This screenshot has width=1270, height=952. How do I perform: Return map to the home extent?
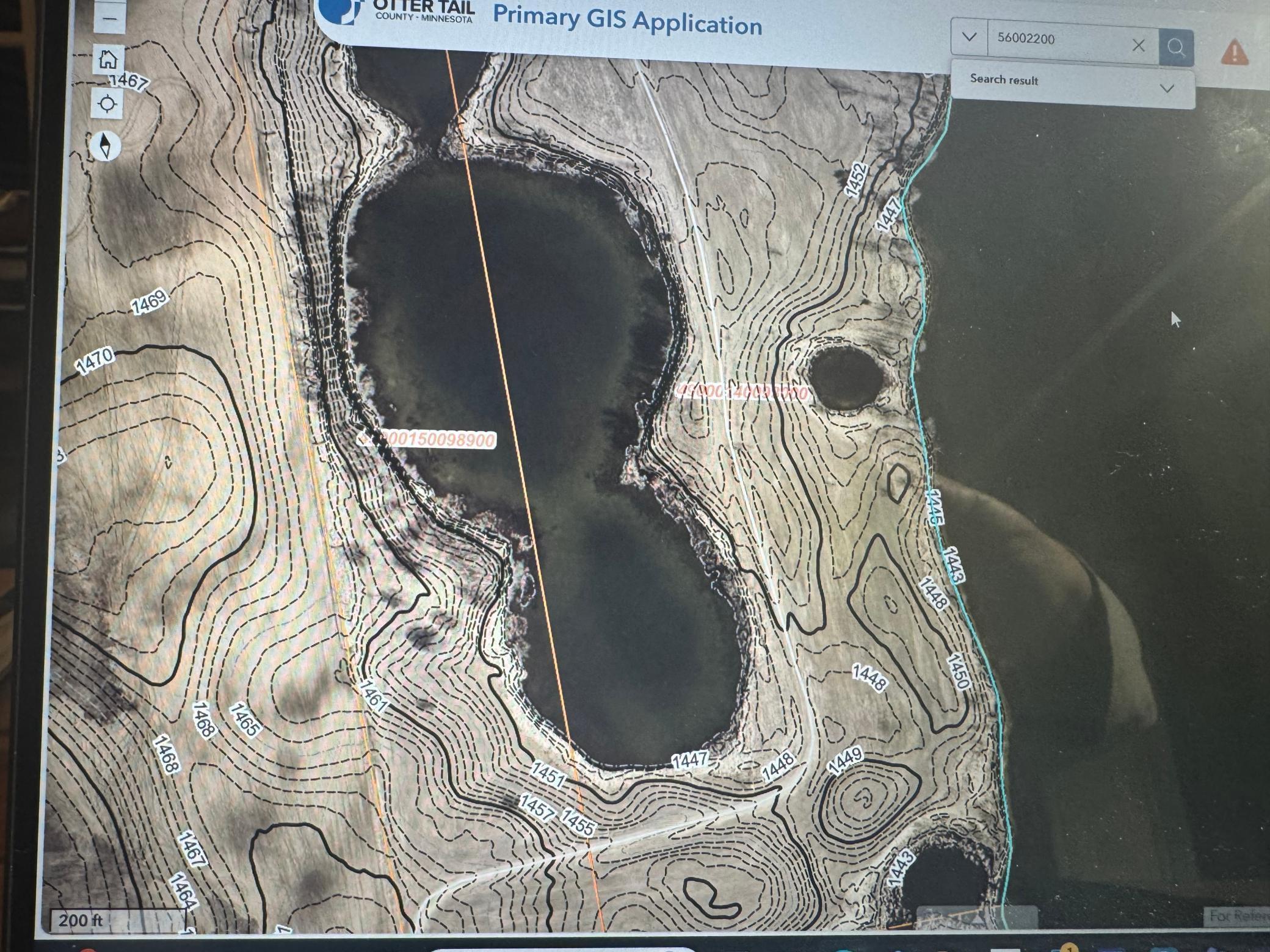[x=108, y=59]
